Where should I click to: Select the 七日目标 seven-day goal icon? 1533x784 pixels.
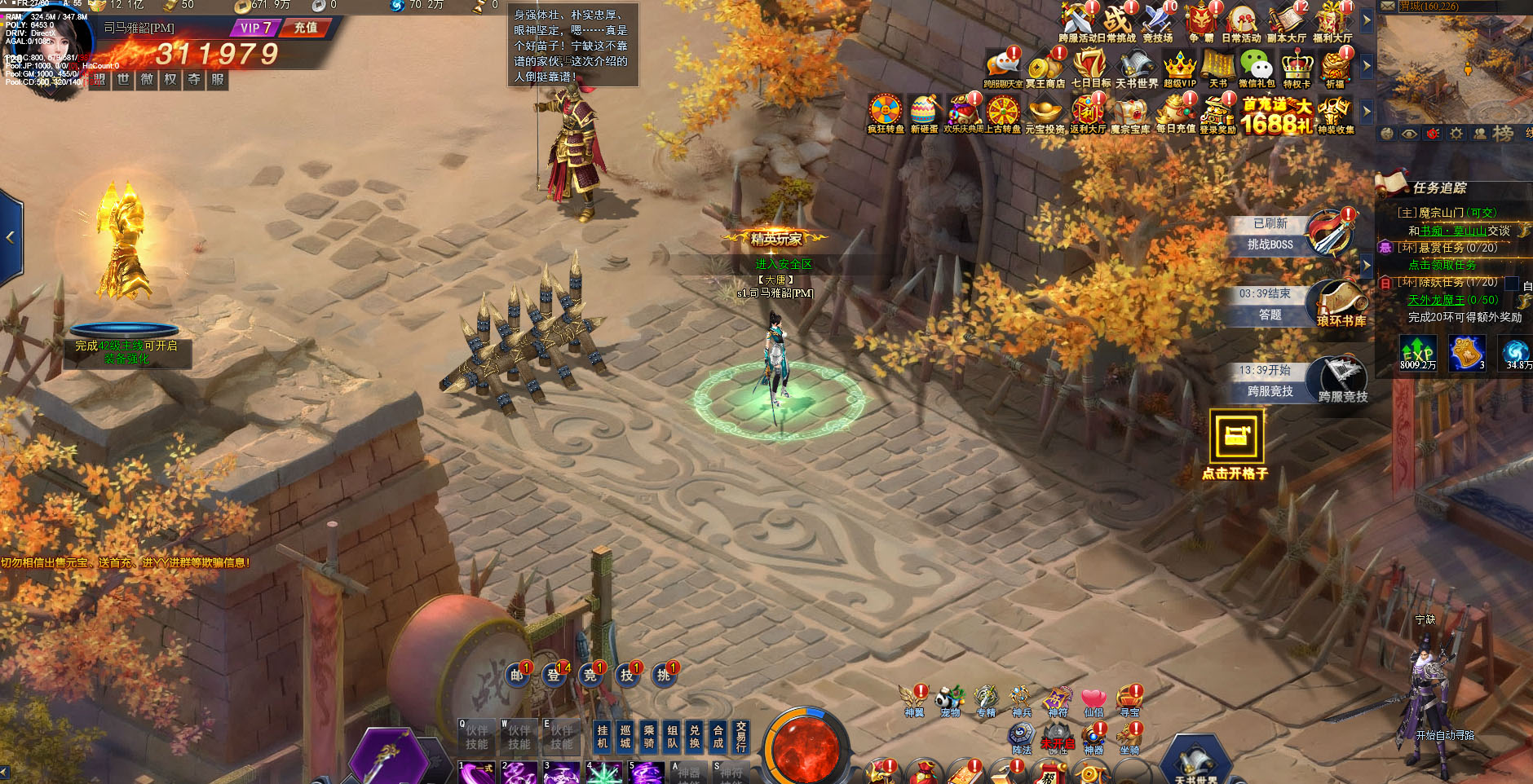1090,68
